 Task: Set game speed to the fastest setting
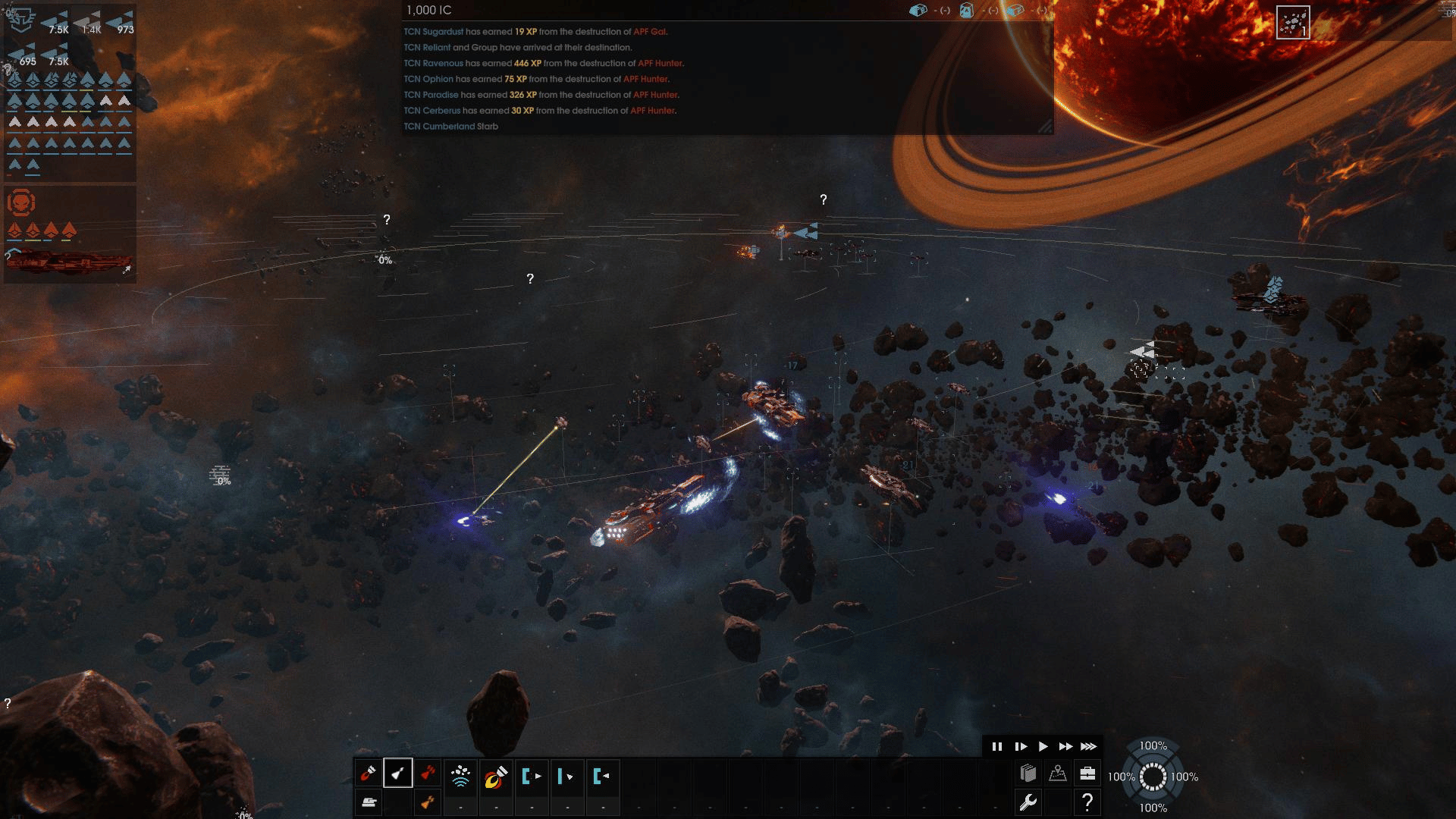(x=1089, y=747)
